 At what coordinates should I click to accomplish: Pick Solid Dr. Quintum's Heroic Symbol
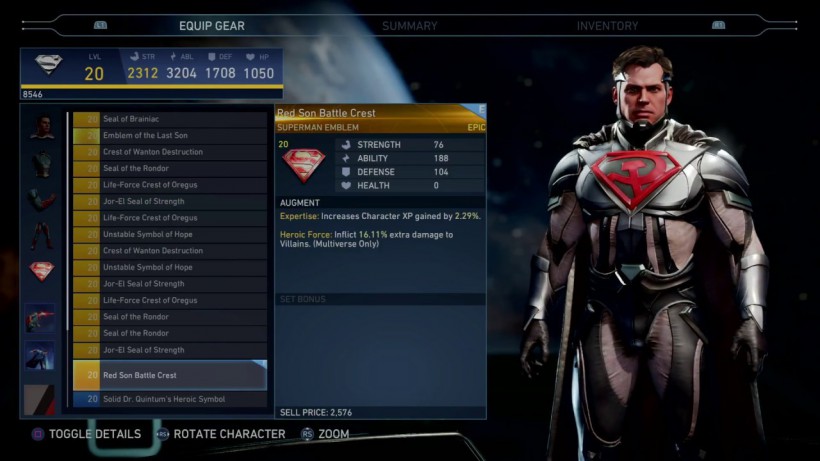tap(170, 399)
